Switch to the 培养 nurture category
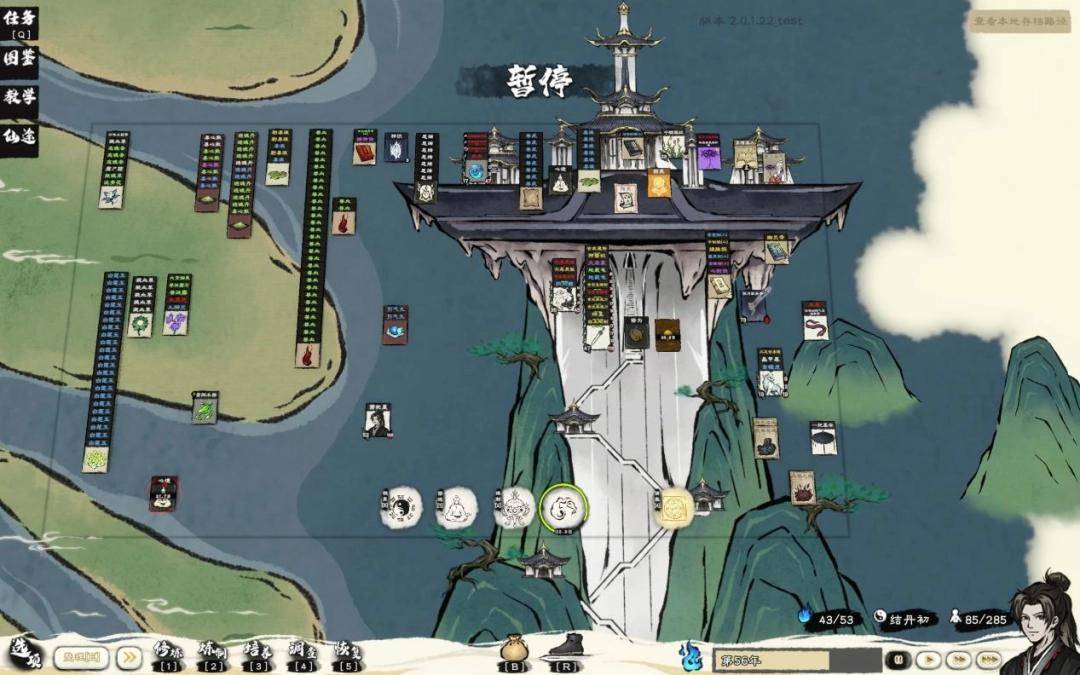 [x=258, y=654]
